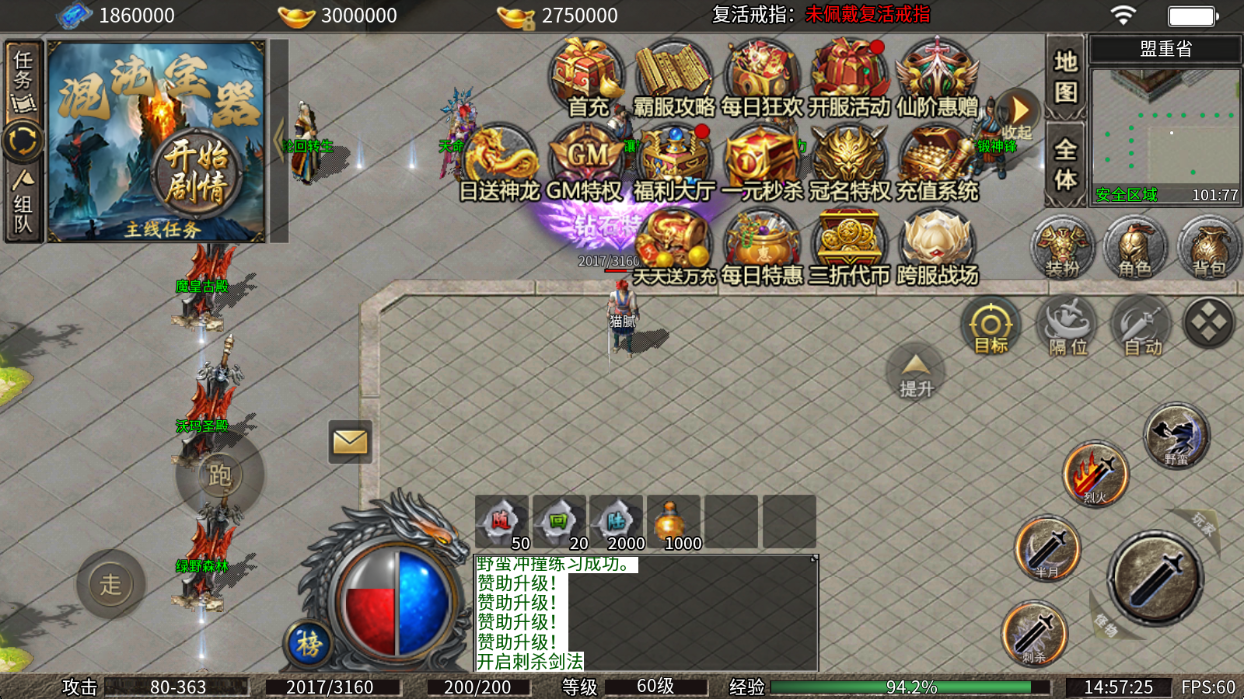Activate the 烈火 flame sword skill
Viewport: 1244px width, 699px height.
(1095, 474)
